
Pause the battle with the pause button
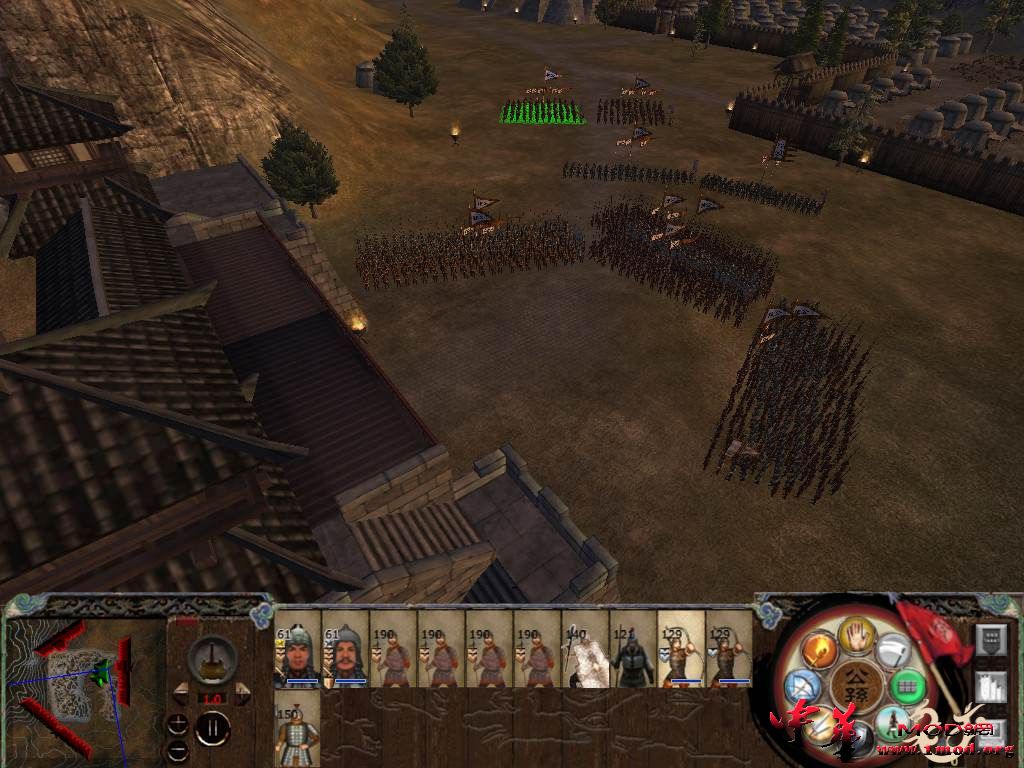click(x=211, y=727)
